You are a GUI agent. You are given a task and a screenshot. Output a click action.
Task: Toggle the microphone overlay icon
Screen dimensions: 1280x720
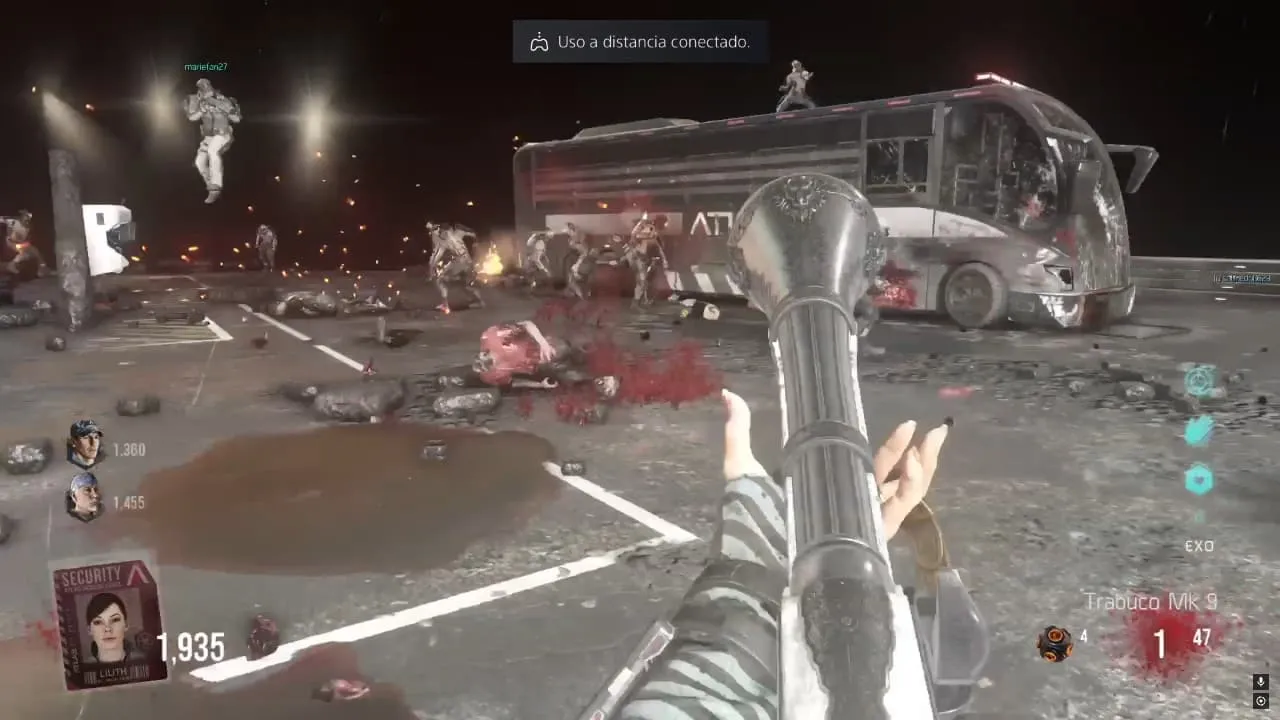tap(1260, 682)
